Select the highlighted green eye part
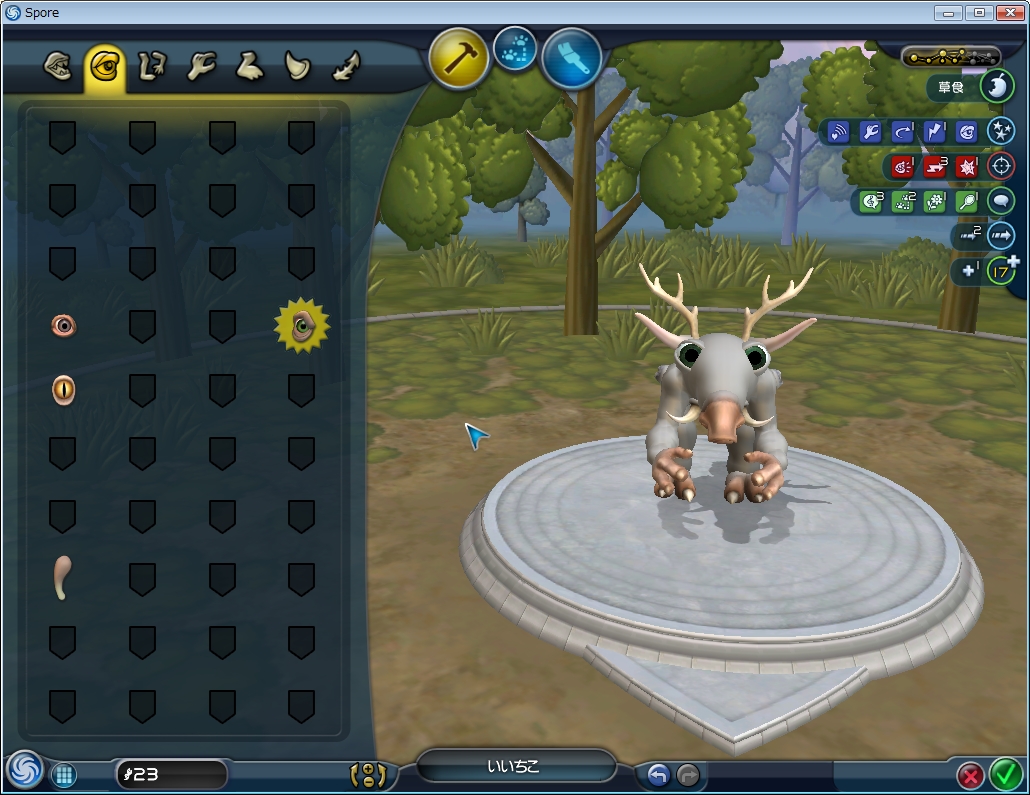This screenshot has height=795, width=1030. point(302,325)
